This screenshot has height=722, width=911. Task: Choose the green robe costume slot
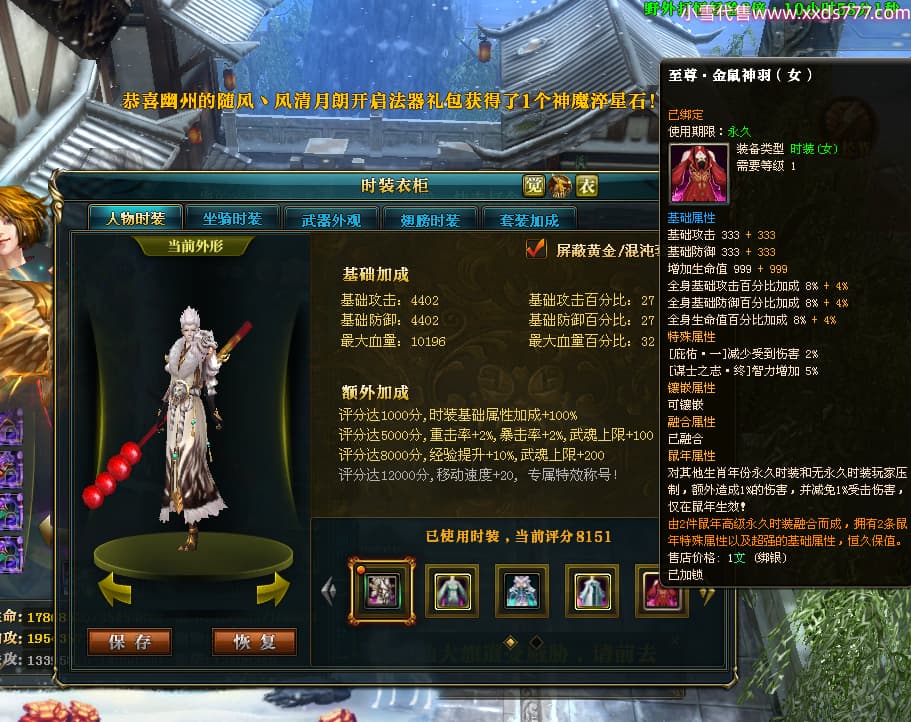pyautogui.click(x=451, y=590)
